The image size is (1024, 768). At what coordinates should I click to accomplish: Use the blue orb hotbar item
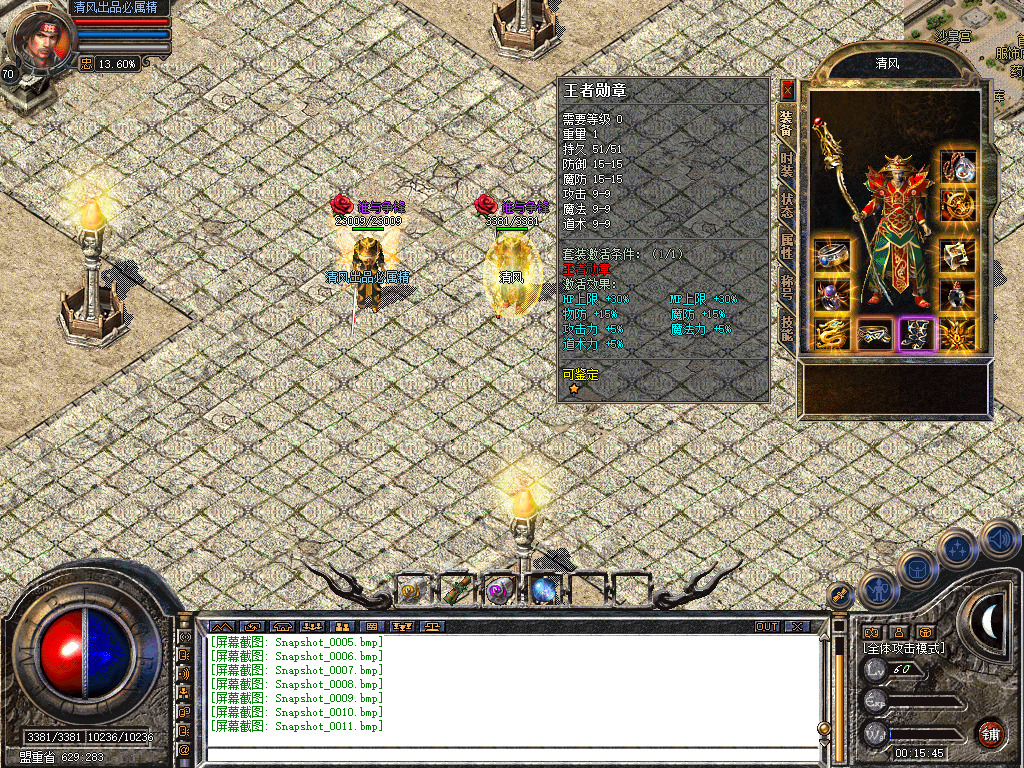tap(544, 590)
